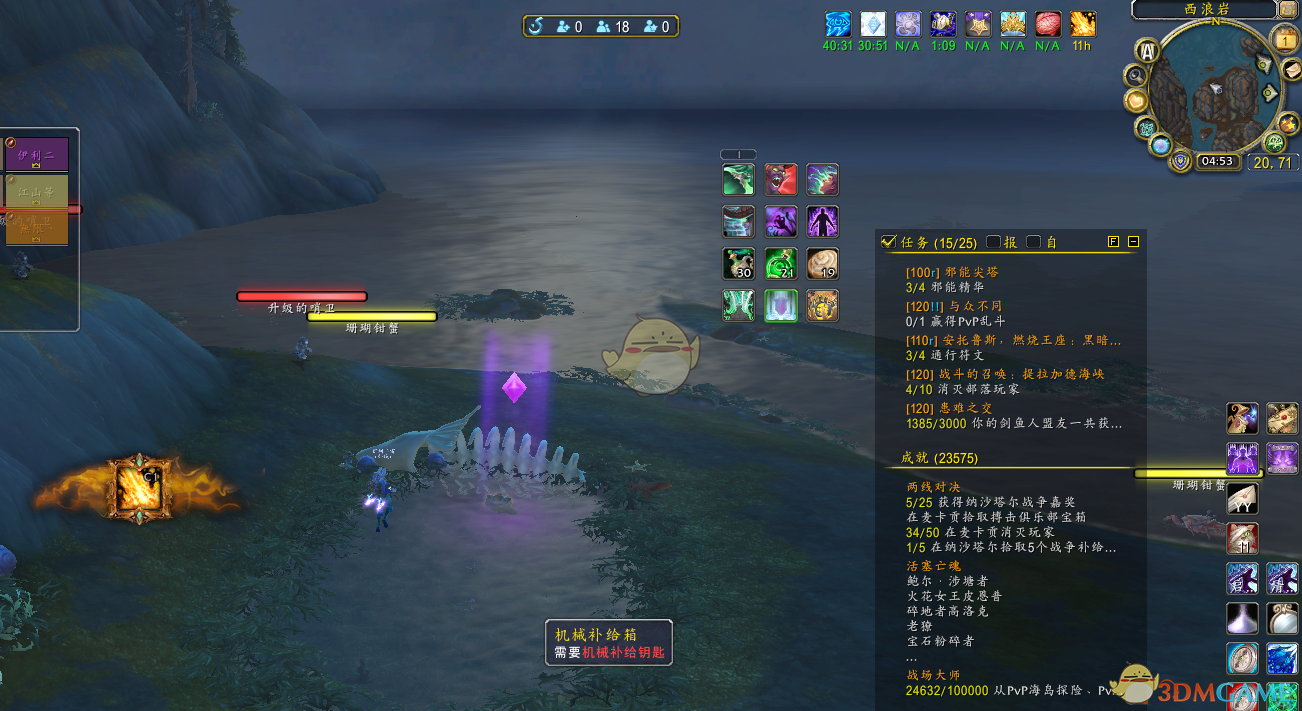
Task: Toggle the 任务 quest tracker checkbox
Action: 889,242
